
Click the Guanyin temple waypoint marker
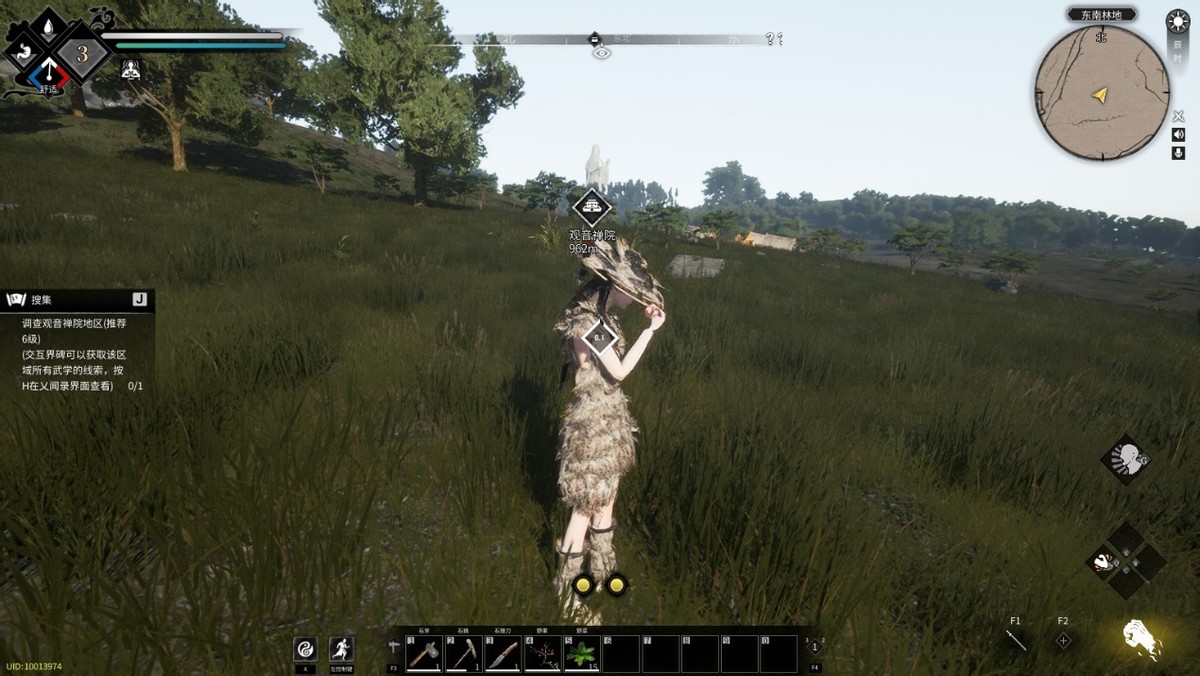tap(592, 208)
